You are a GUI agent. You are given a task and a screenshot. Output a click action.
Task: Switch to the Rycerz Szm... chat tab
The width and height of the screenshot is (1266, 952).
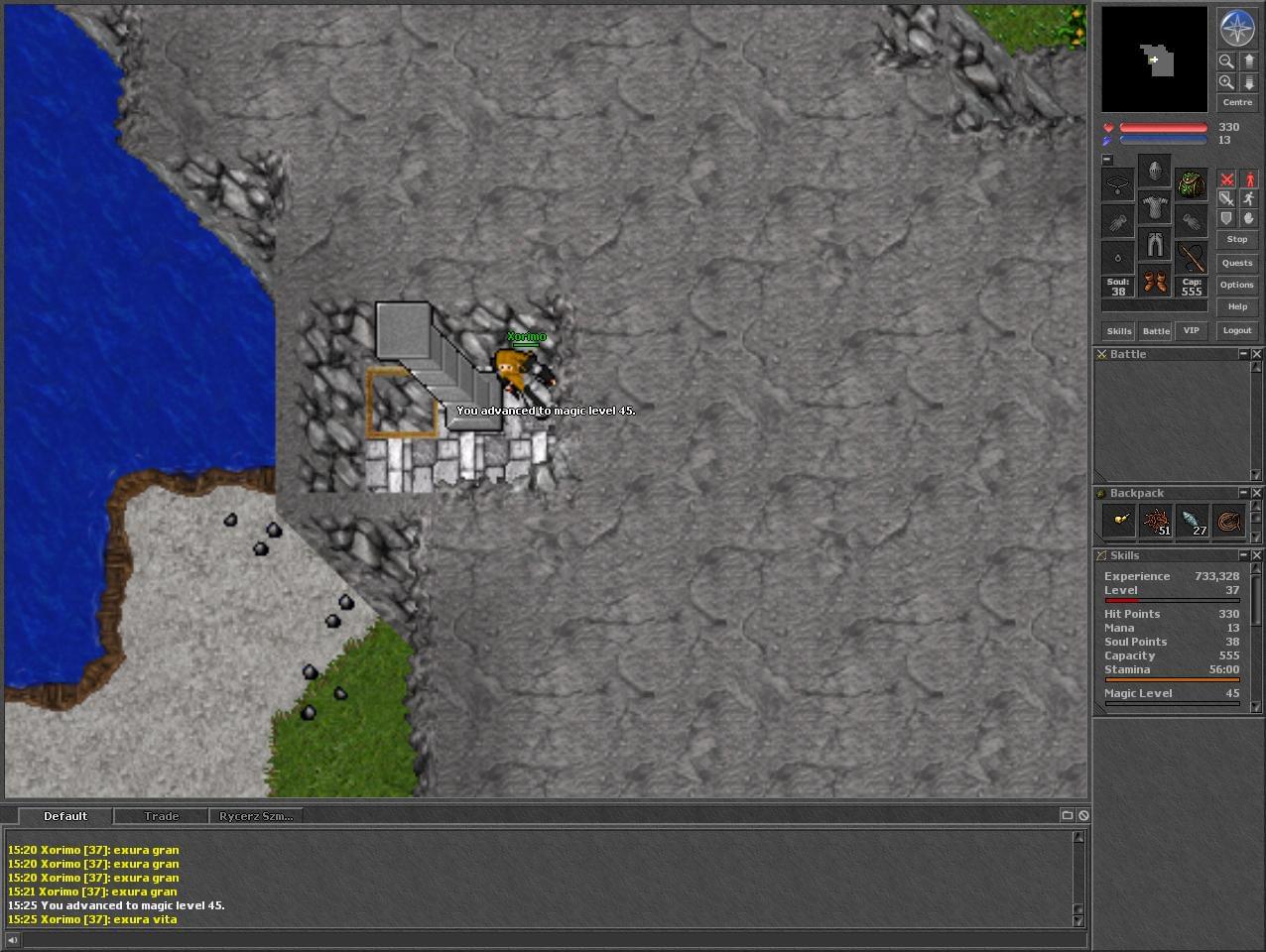coord(256,816)
